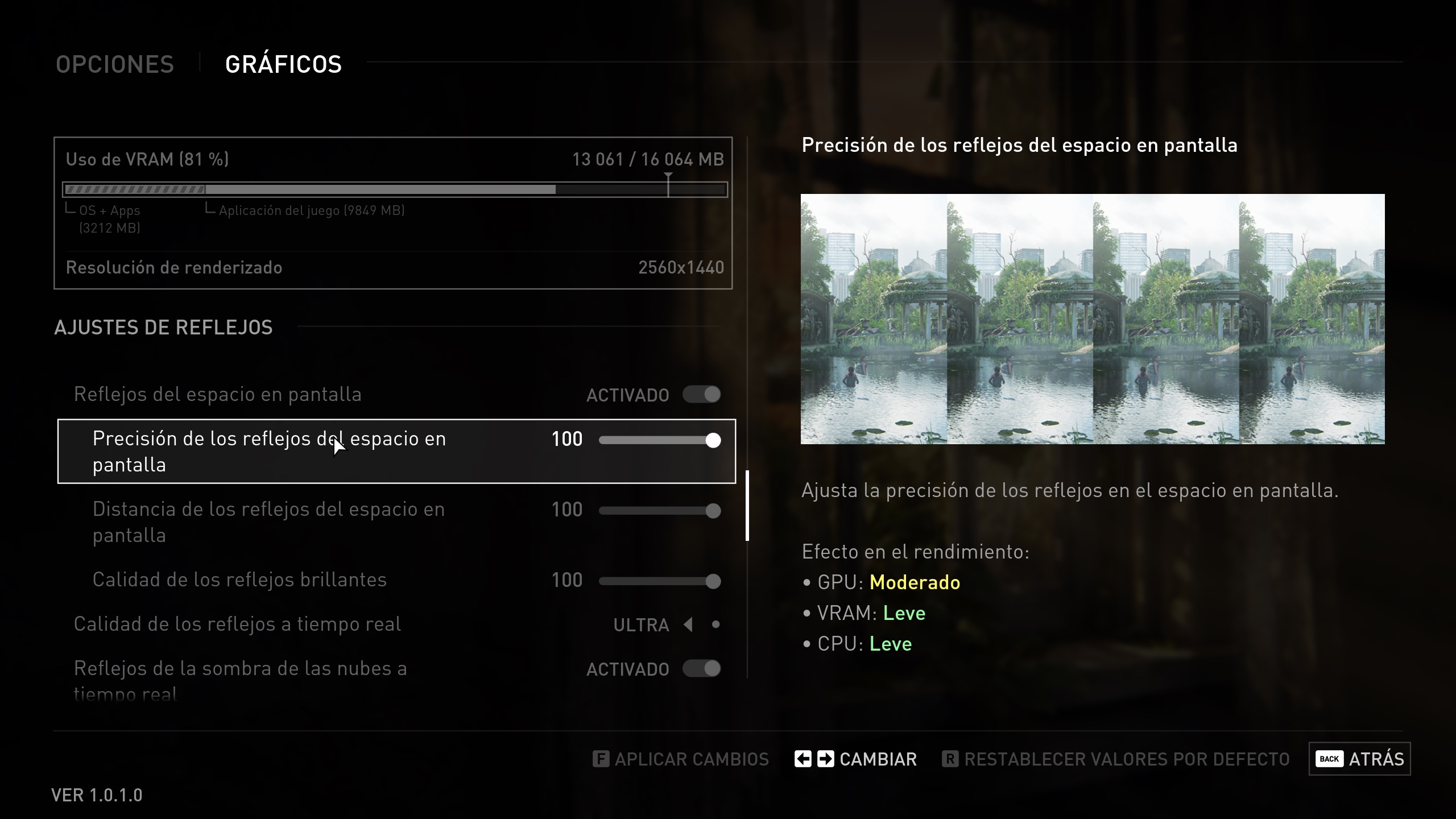Screen dimensions: 1456x819
Task: Toggle Reflejos de la sombra de las nubes switch
Action: [x=702, y=669]
